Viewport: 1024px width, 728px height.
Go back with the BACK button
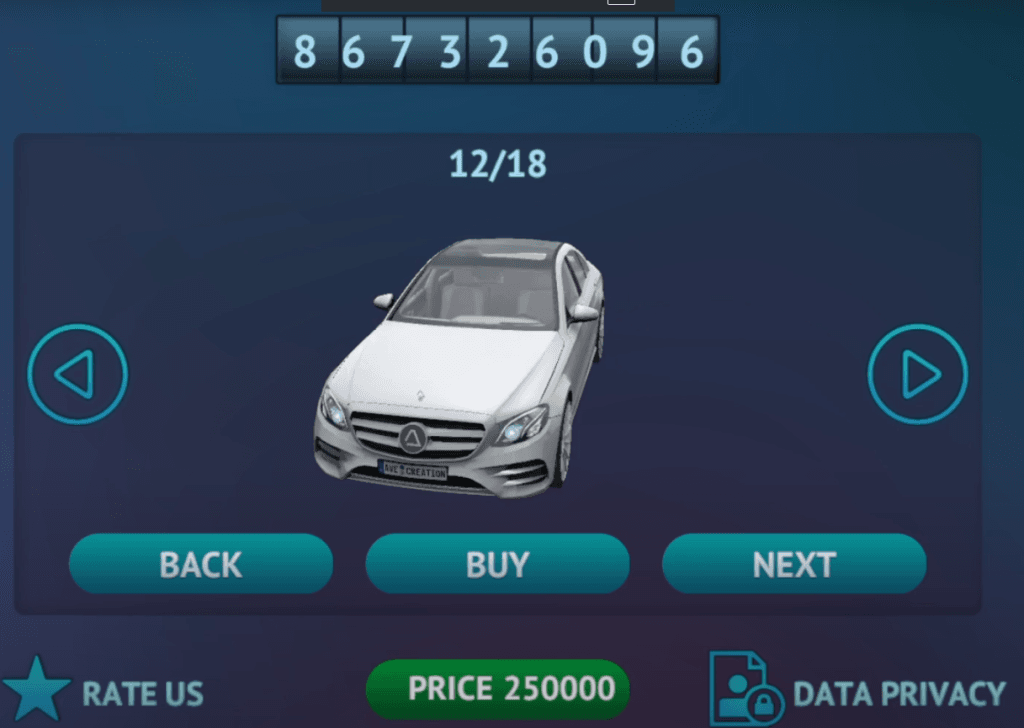(200, 564)
